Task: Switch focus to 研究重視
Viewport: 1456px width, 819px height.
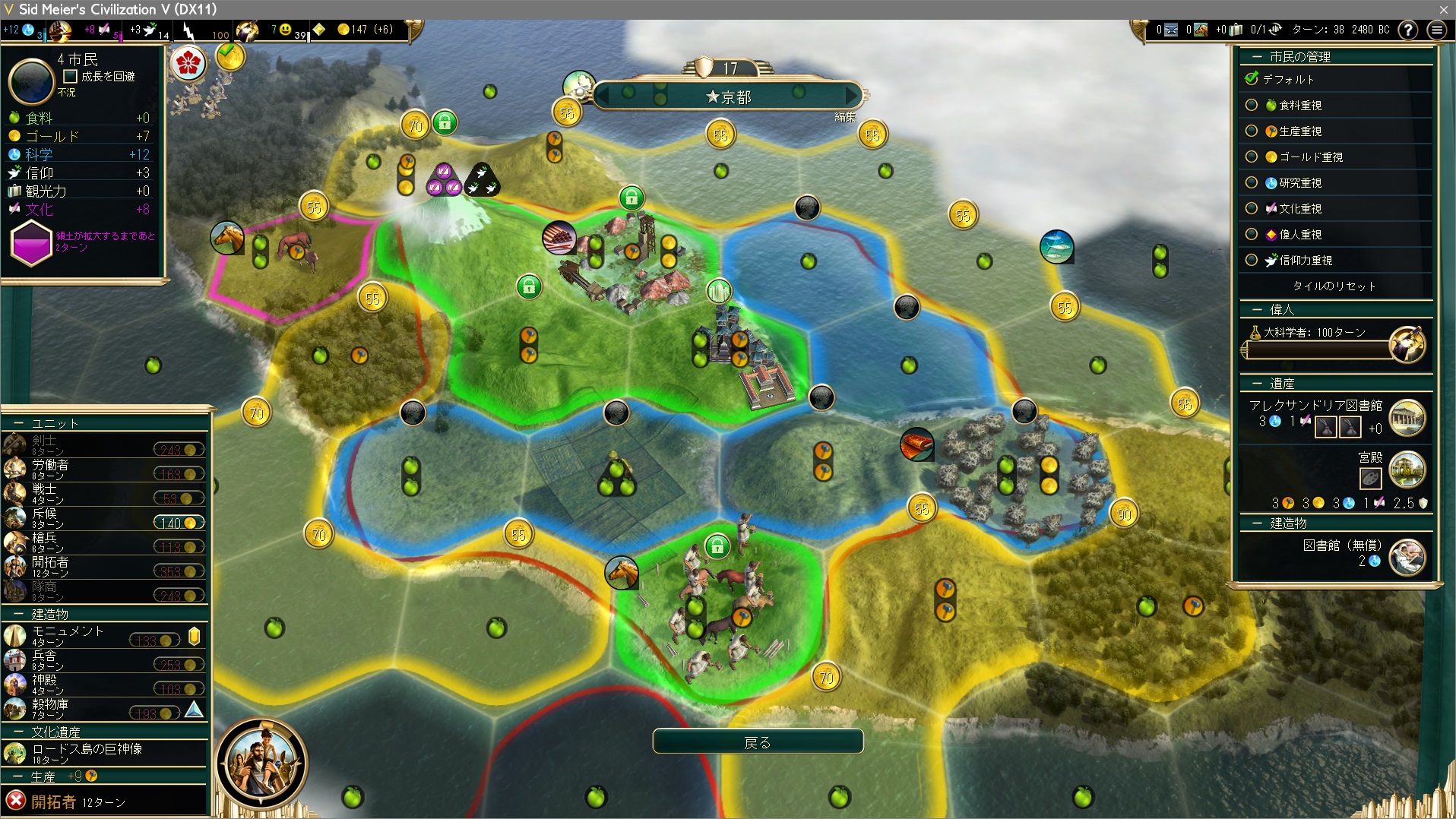Action: 1252,183
